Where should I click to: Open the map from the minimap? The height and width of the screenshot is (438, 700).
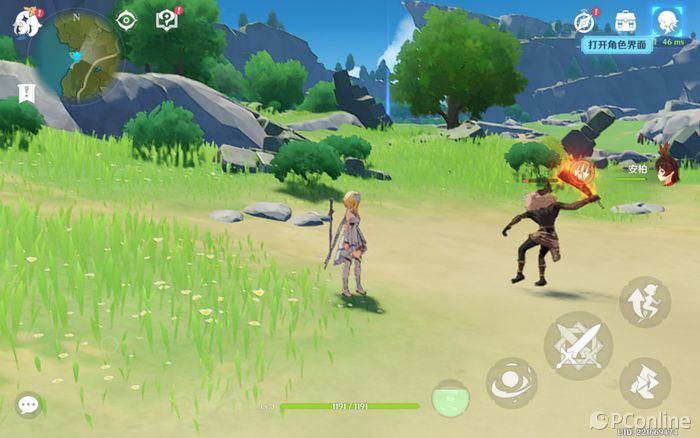point(75,57)
